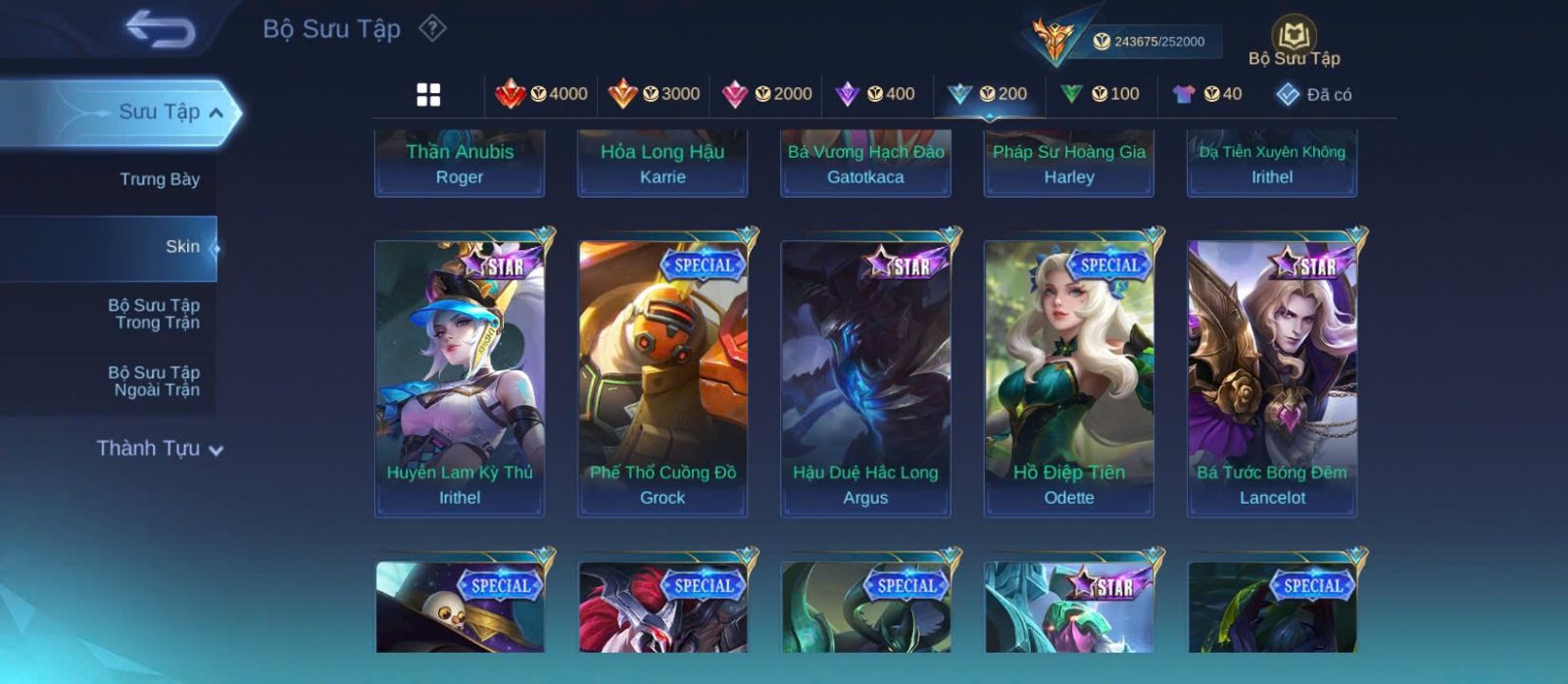Show all skins with the grid icon
Viewport: 1568px width, 684px height.
pos(428,94)
